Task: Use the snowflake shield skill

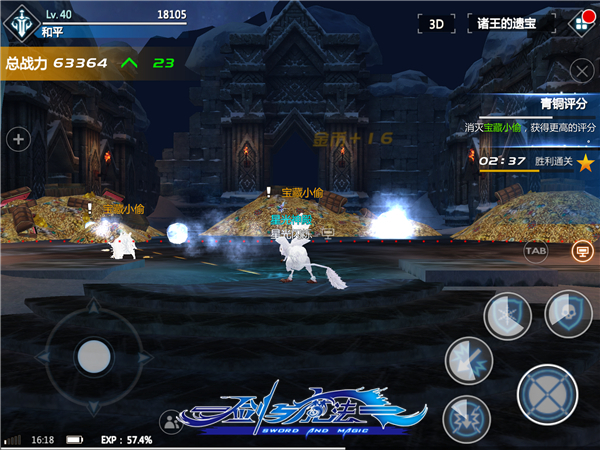Action: 507,317
